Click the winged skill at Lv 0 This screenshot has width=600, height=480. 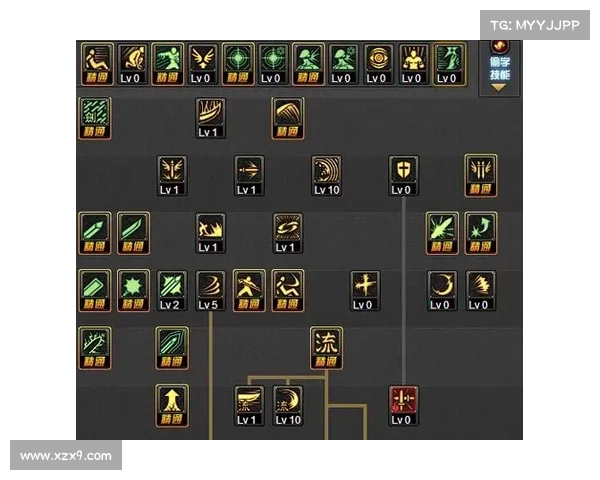202,62
